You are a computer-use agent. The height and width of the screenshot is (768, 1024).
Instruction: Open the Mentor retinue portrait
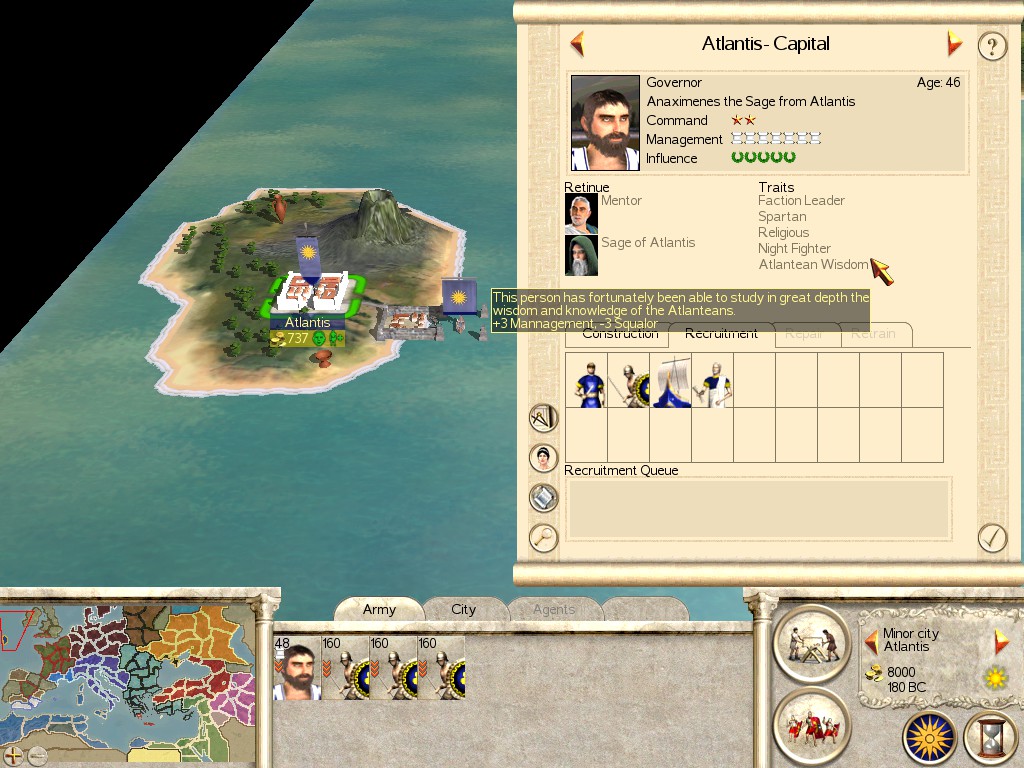point(581,214)
